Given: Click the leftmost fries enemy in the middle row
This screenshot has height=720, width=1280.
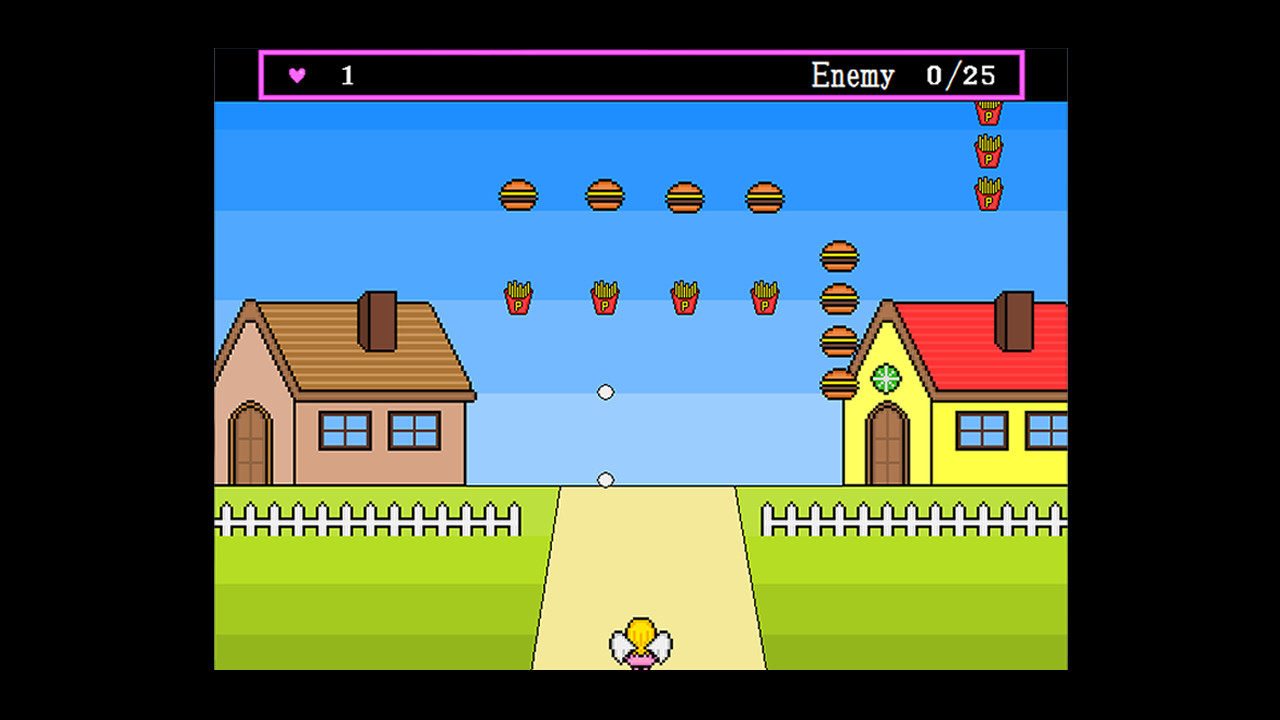Looking at the screenshot, I should pyautogui.click(x=518, y=296).
